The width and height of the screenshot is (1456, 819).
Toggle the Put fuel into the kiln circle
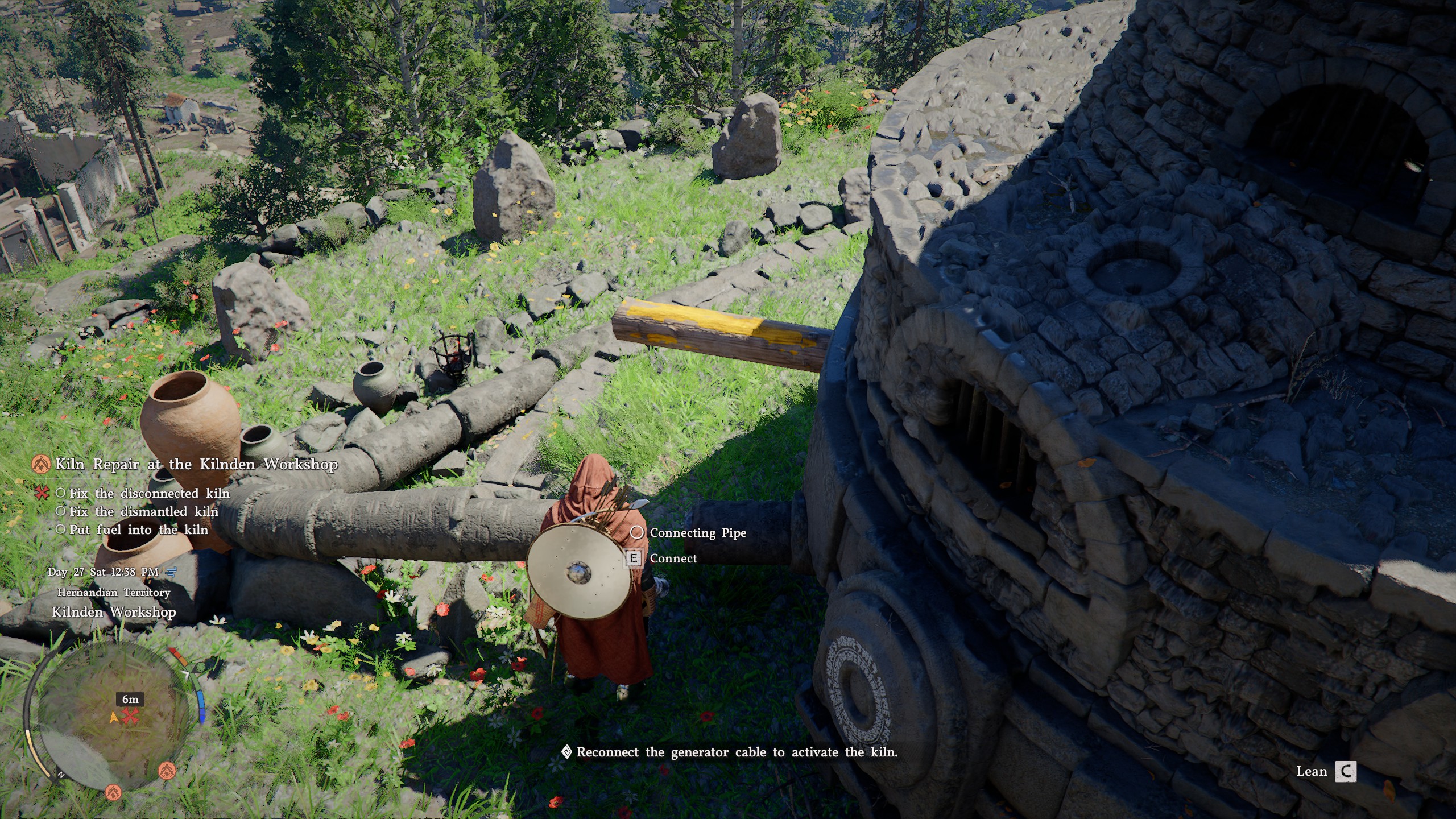pyautogui.click(x=61, y=530)
